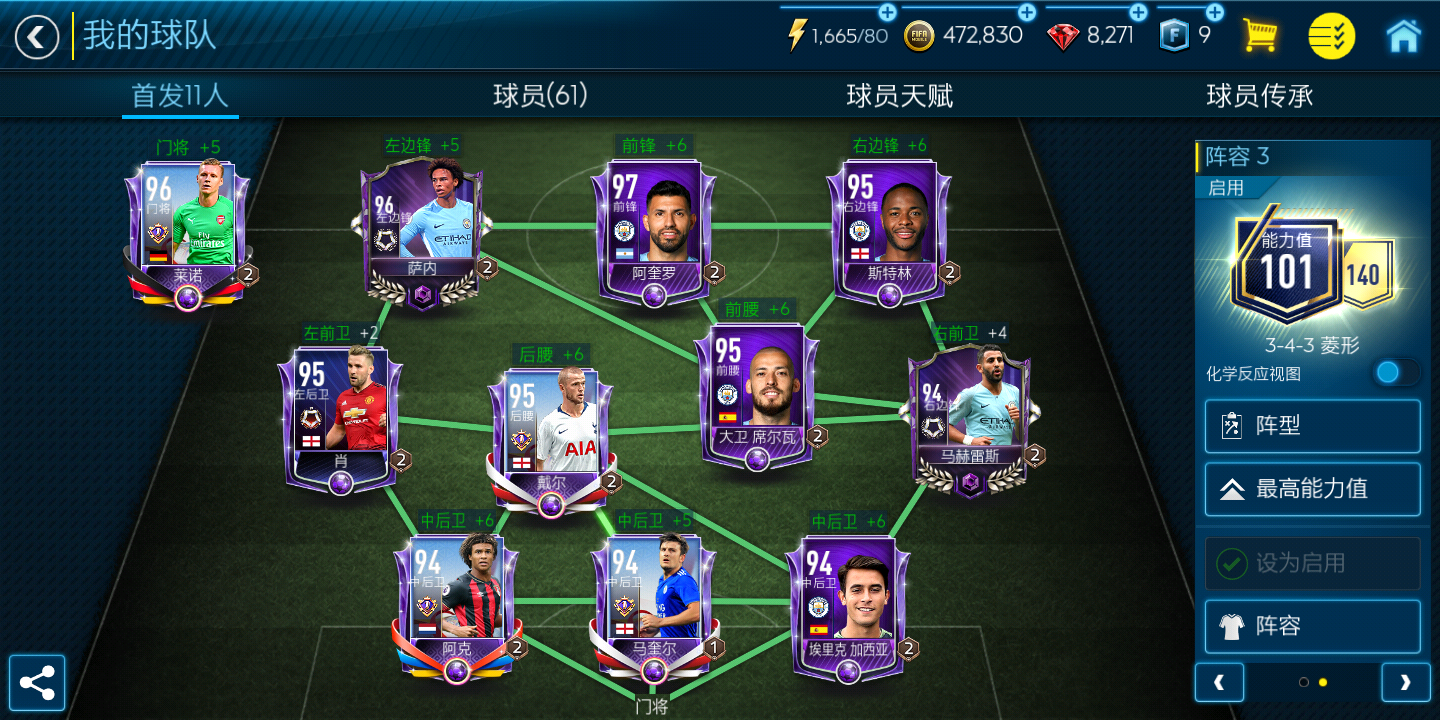Open the home screen
Image resolution: width=1440 pixels, height=720 pixels.
click(1406, 35)
